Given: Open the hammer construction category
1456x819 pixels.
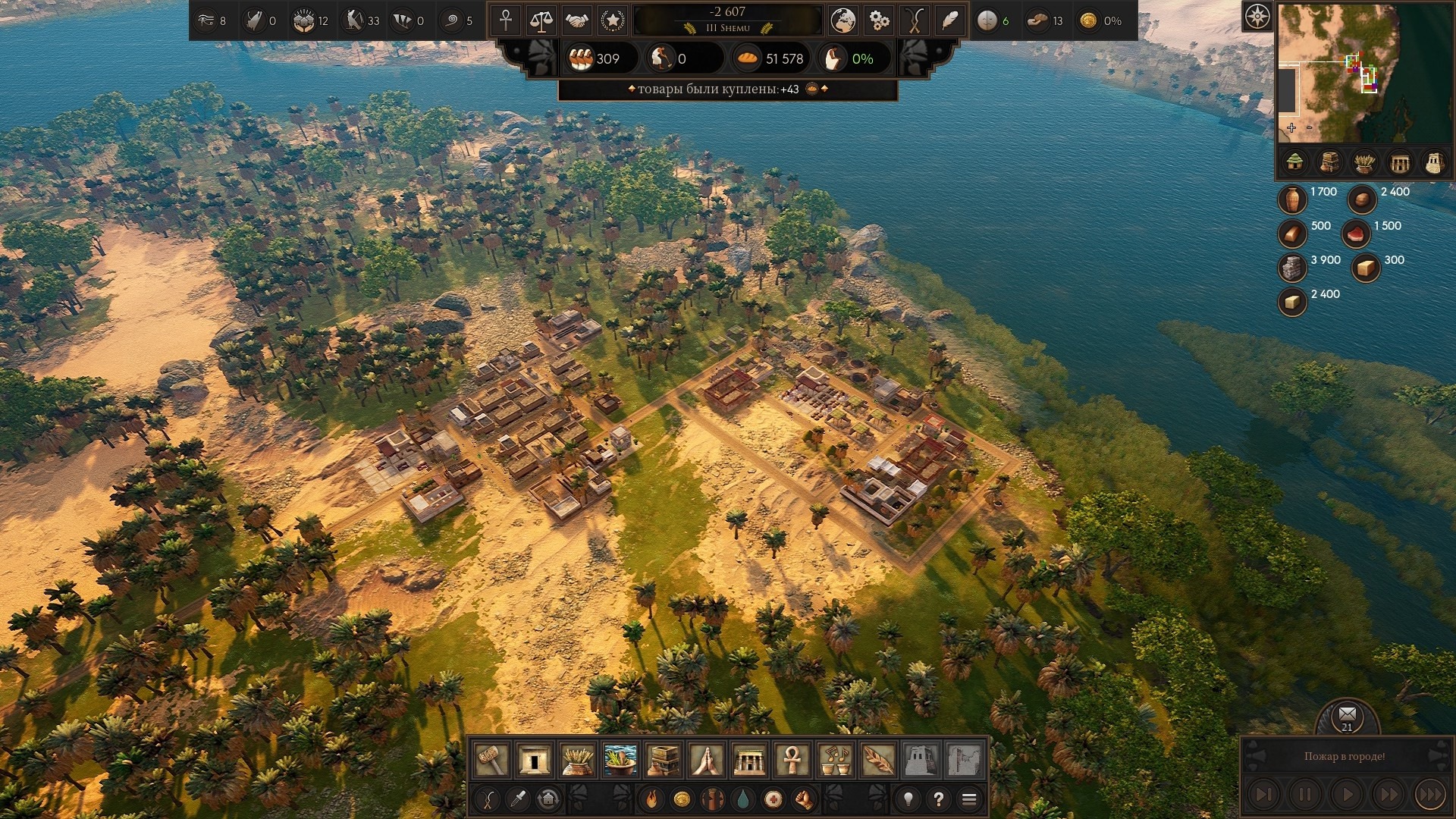Looking at the screenshot, I should (491, 760).
